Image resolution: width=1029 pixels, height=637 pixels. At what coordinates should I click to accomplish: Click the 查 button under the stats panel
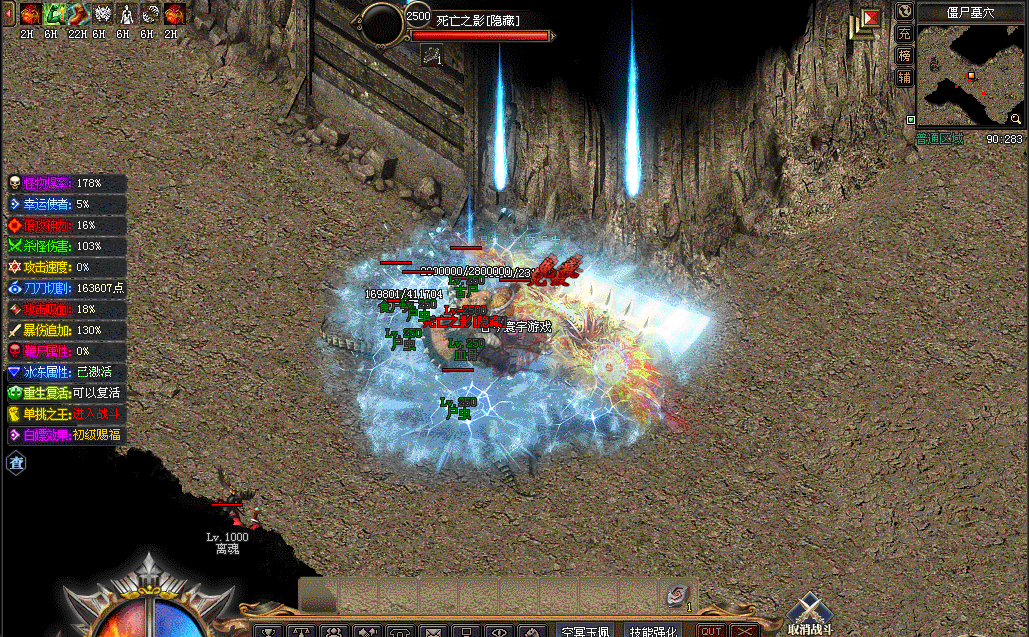tap(17, 462)
